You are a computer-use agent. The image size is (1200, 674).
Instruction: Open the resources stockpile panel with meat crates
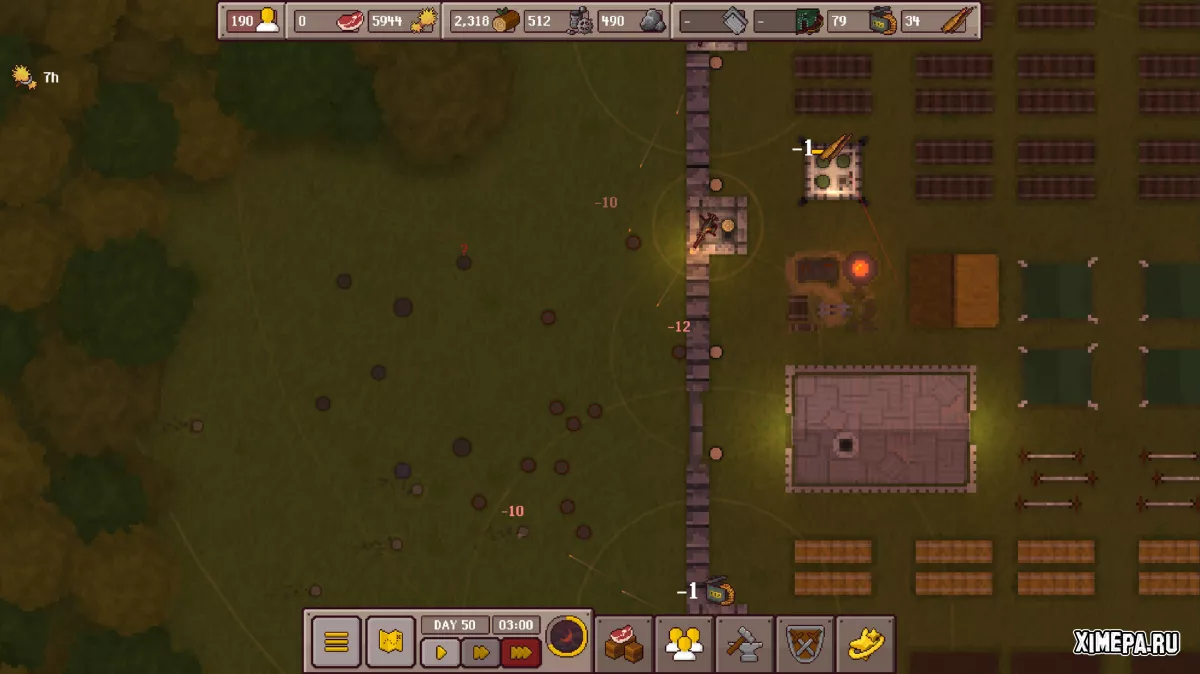pyautogui.click(x=624, y=642)
